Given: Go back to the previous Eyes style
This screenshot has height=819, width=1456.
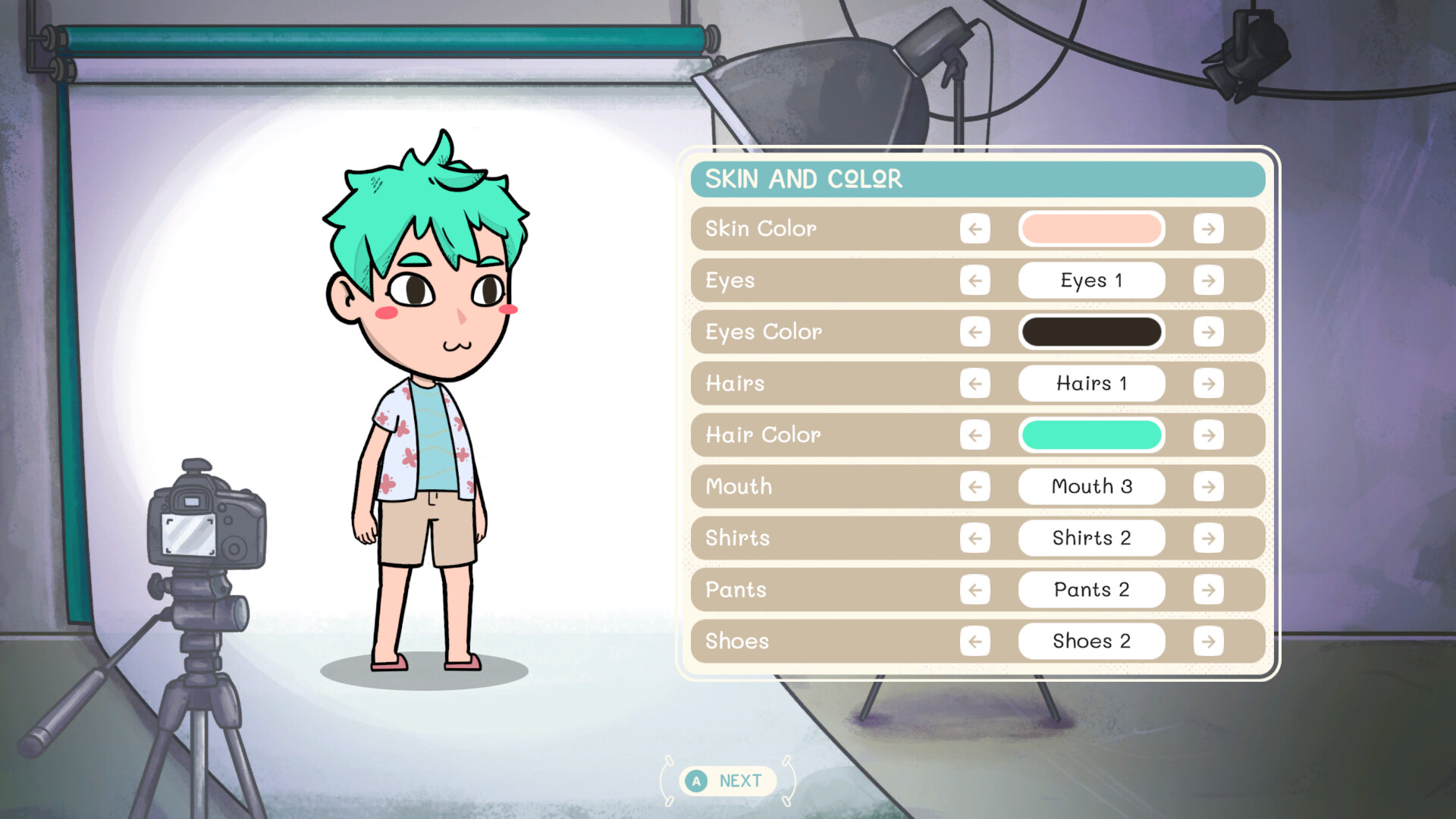Looking at the screenshot, I should coord(975,281).
